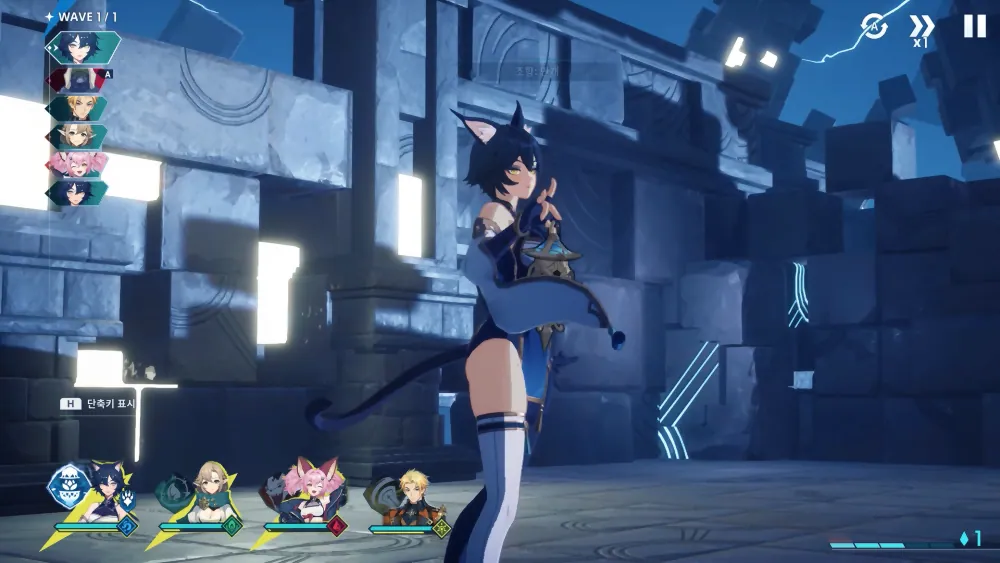This screenshot has width=1000, height=563.
Task: Toggle the x1 battle speed button
Action: tap(921, 29)
